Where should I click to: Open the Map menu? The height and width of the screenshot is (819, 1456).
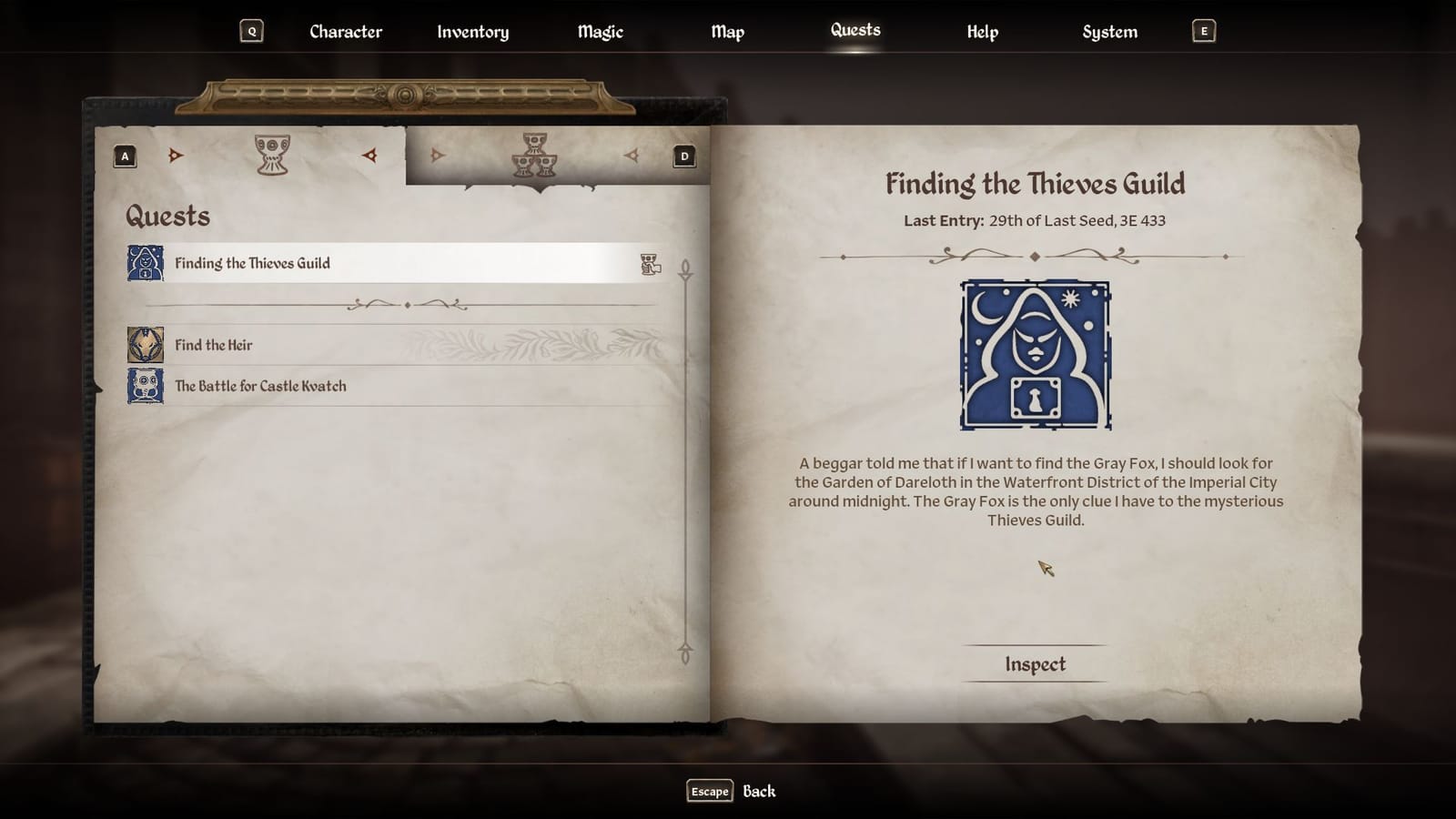727,31
